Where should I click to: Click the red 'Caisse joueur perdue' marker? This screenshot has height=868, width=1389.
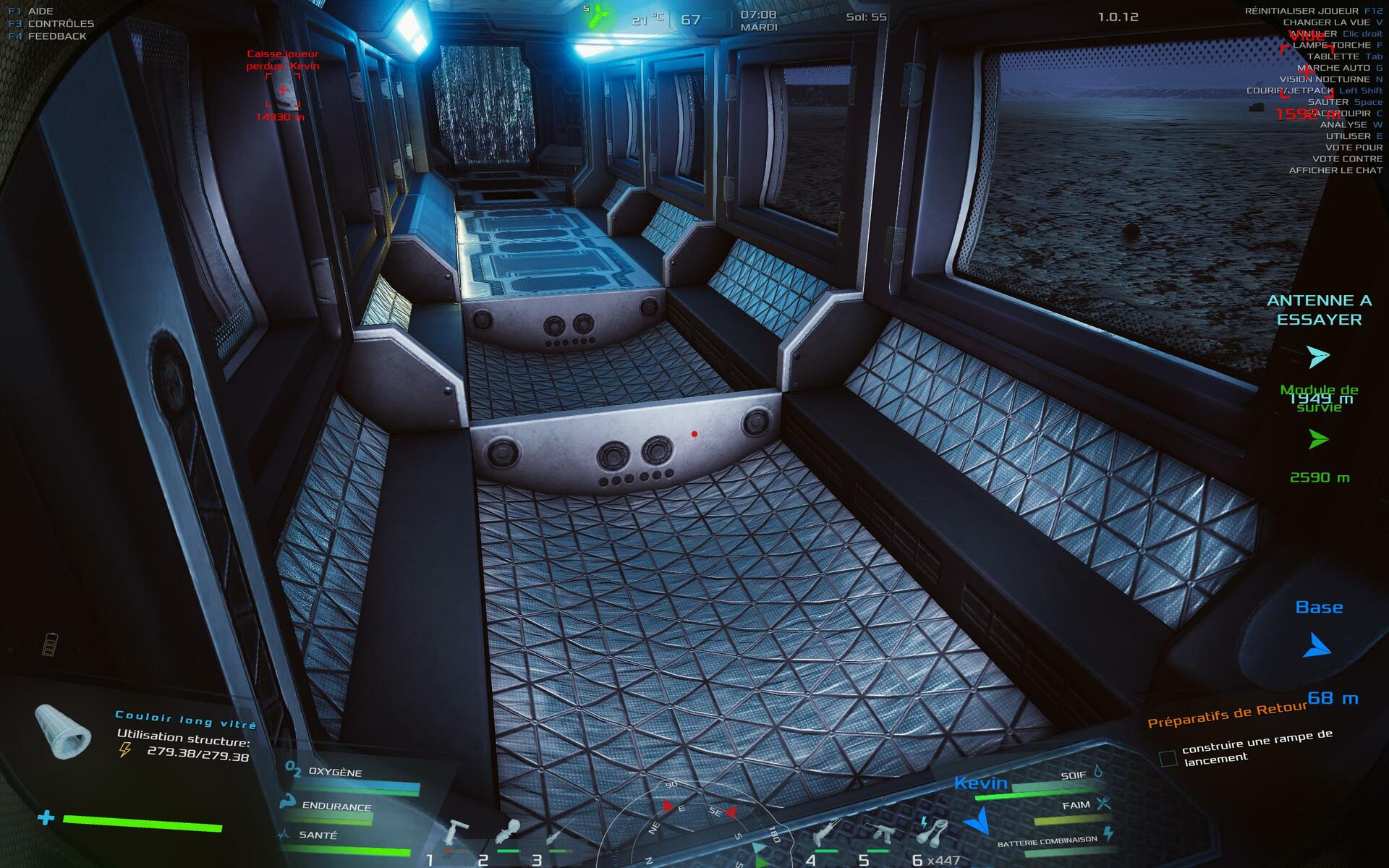click(x=283, y=90)
